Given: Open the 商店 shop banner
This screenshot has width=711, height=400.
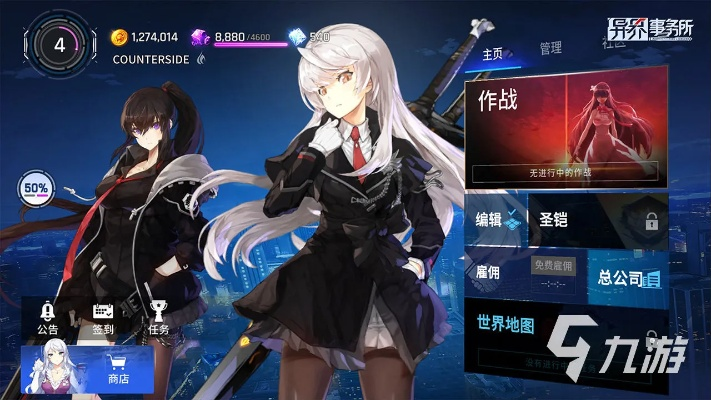Looking at the screenshot, I should point(88,369).
